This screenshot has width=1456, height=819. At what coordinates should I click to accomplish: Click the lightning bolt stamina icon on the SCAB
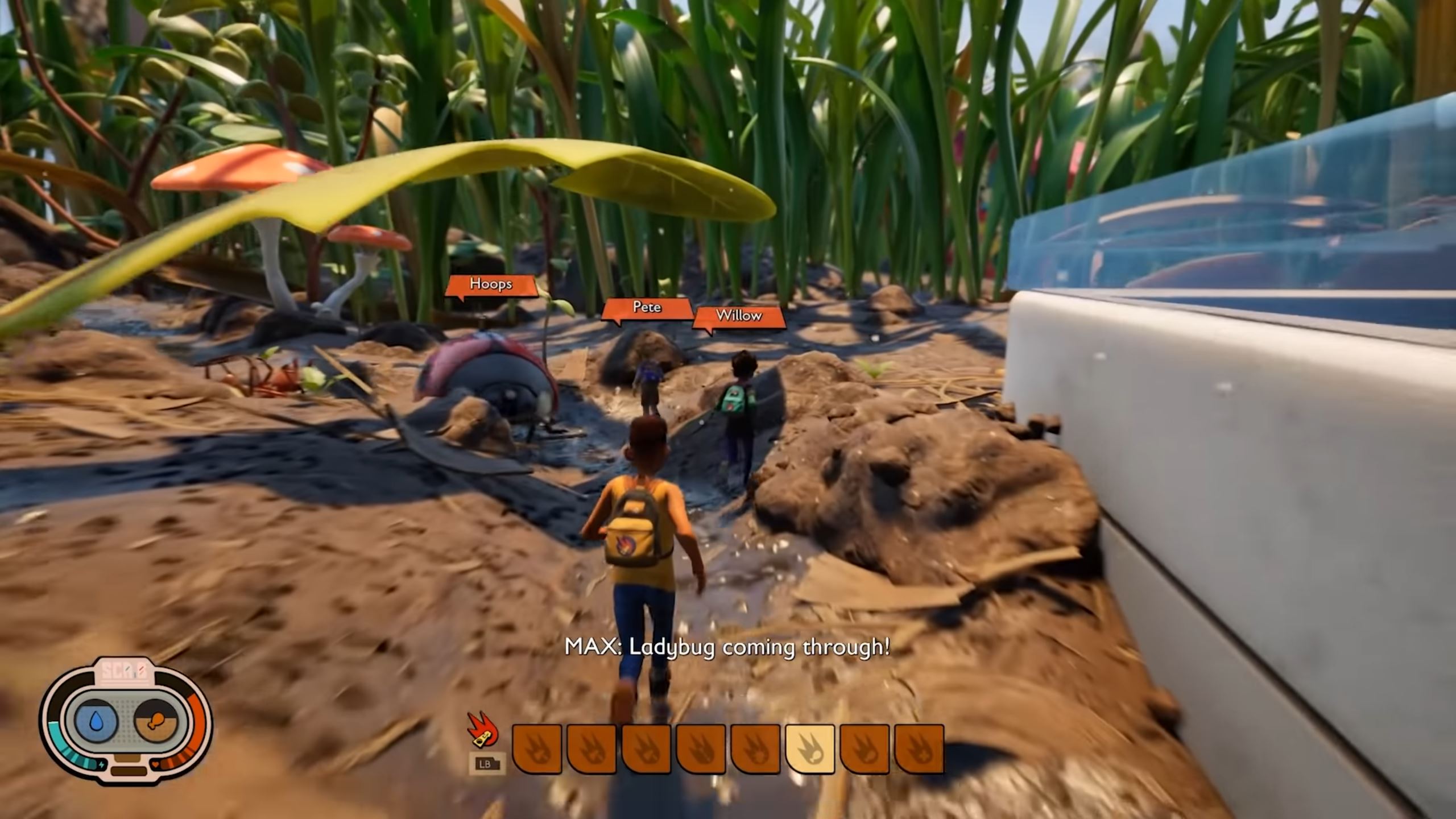coord(101,764)
